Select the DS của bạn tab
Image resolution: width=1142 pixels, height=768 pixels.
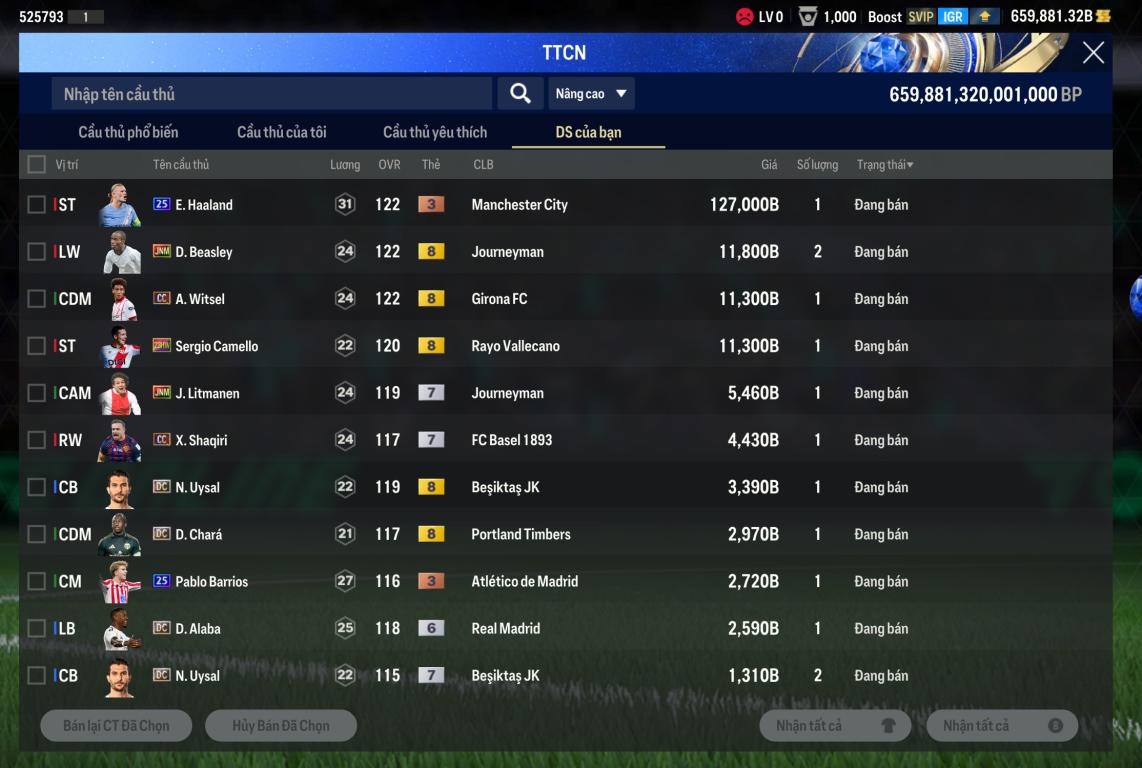[588, 132]
